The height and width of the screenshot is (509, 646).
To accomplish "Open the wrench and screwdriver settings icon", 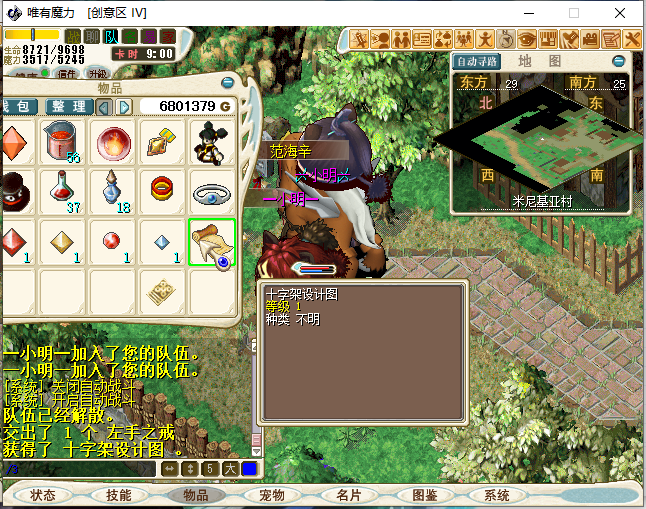I will [x=632, y=39].
